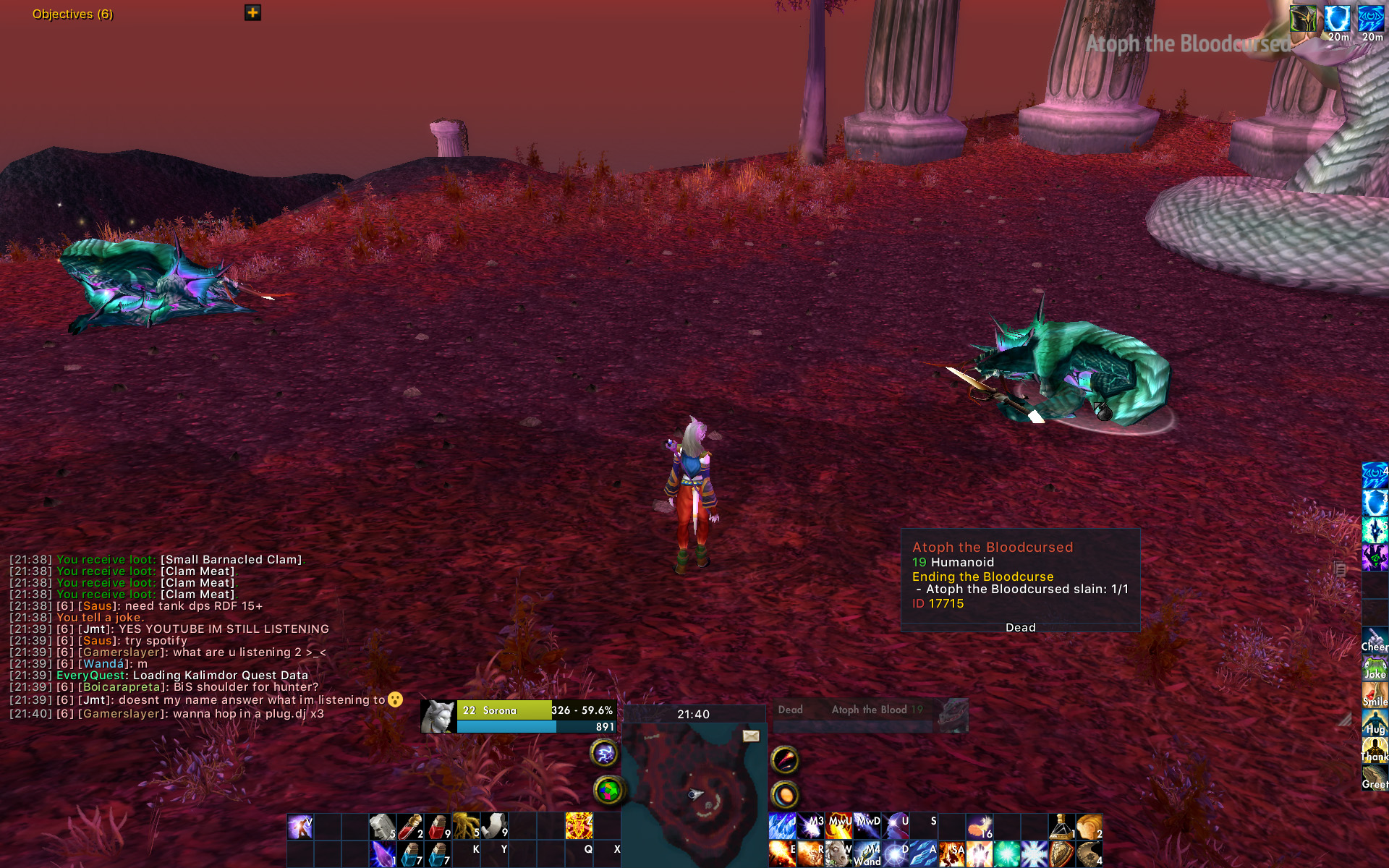Open the [Small Barnacled Clam] loot link
The height and width of the screenshot is (868, 1389).
(231, 559)
